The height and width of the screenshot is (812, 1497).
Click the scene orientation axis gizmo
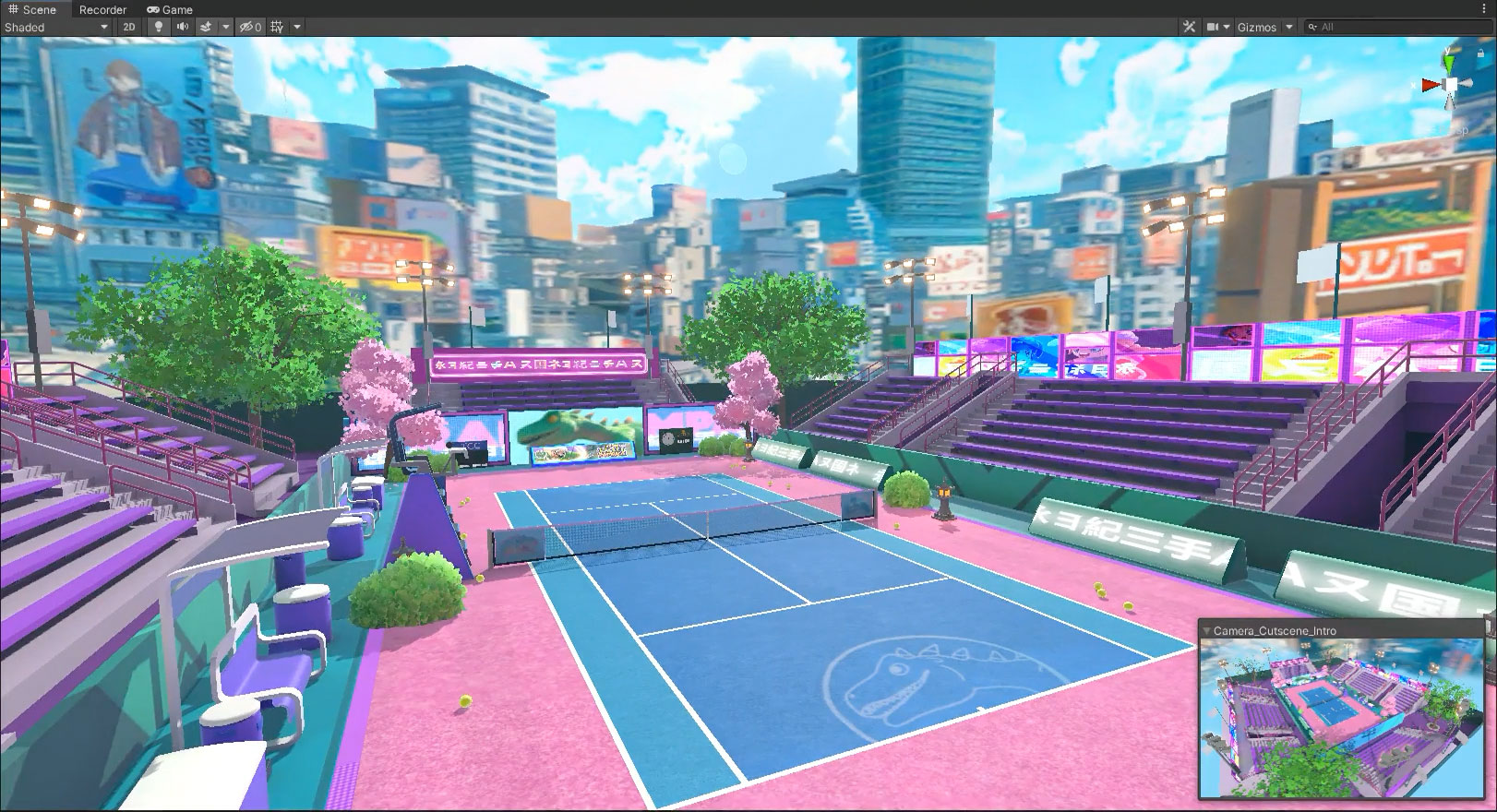(1452, 83)
